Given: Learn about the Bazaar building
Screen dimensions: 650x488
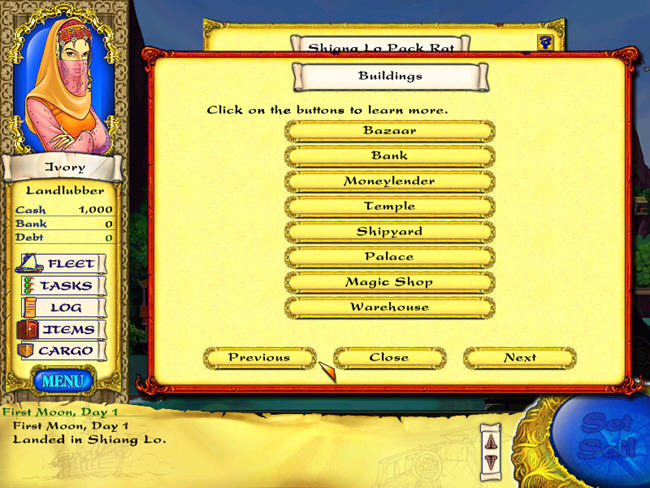Looking at the screenshot, I should tap(390, 131).
